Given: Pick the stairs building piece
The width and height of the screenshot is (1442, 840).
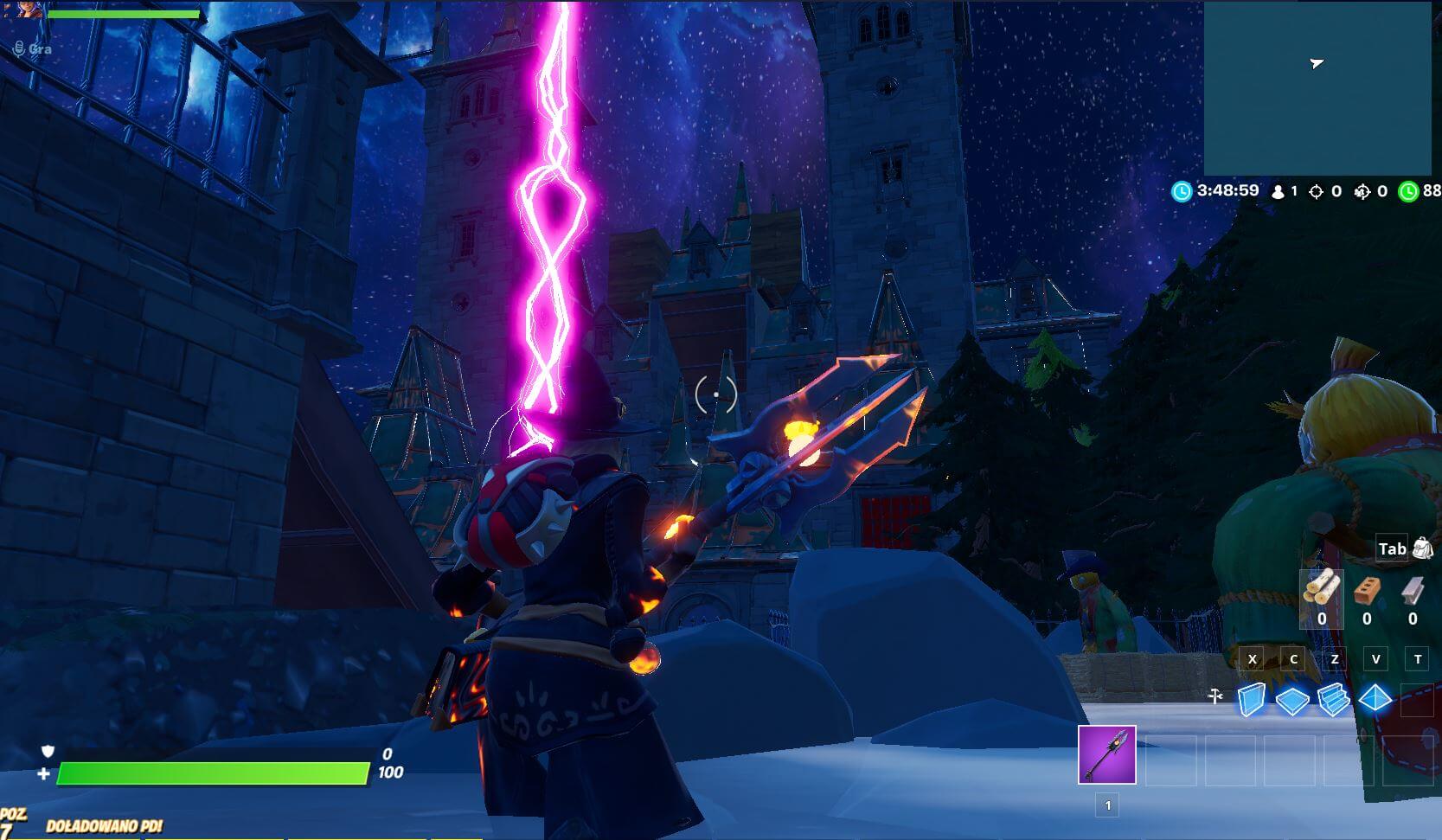Looking at the screenshot, I should 1333,699.
